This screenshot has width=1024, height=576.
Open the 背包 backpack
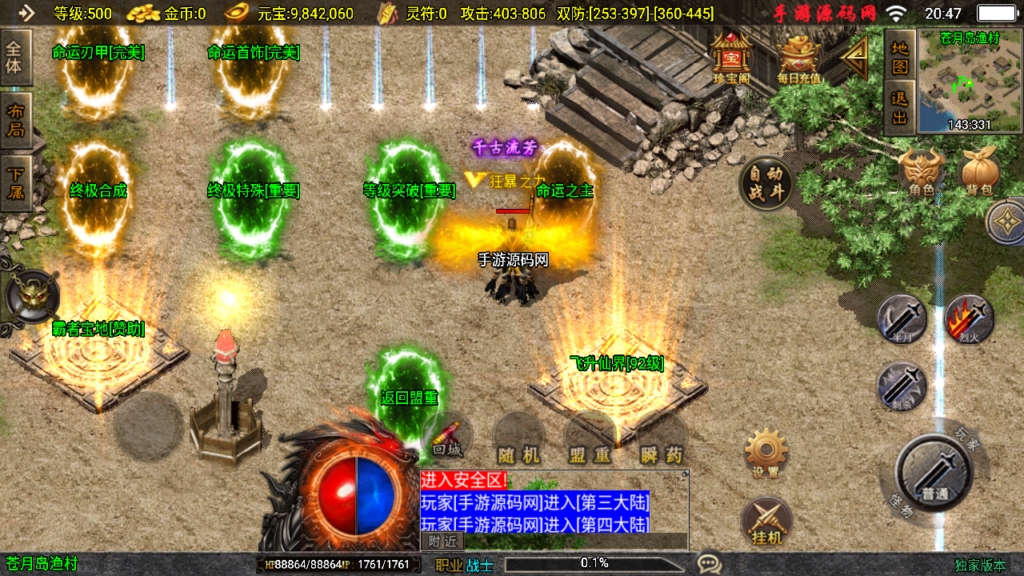pyautogui.click(x=978, y=170)
